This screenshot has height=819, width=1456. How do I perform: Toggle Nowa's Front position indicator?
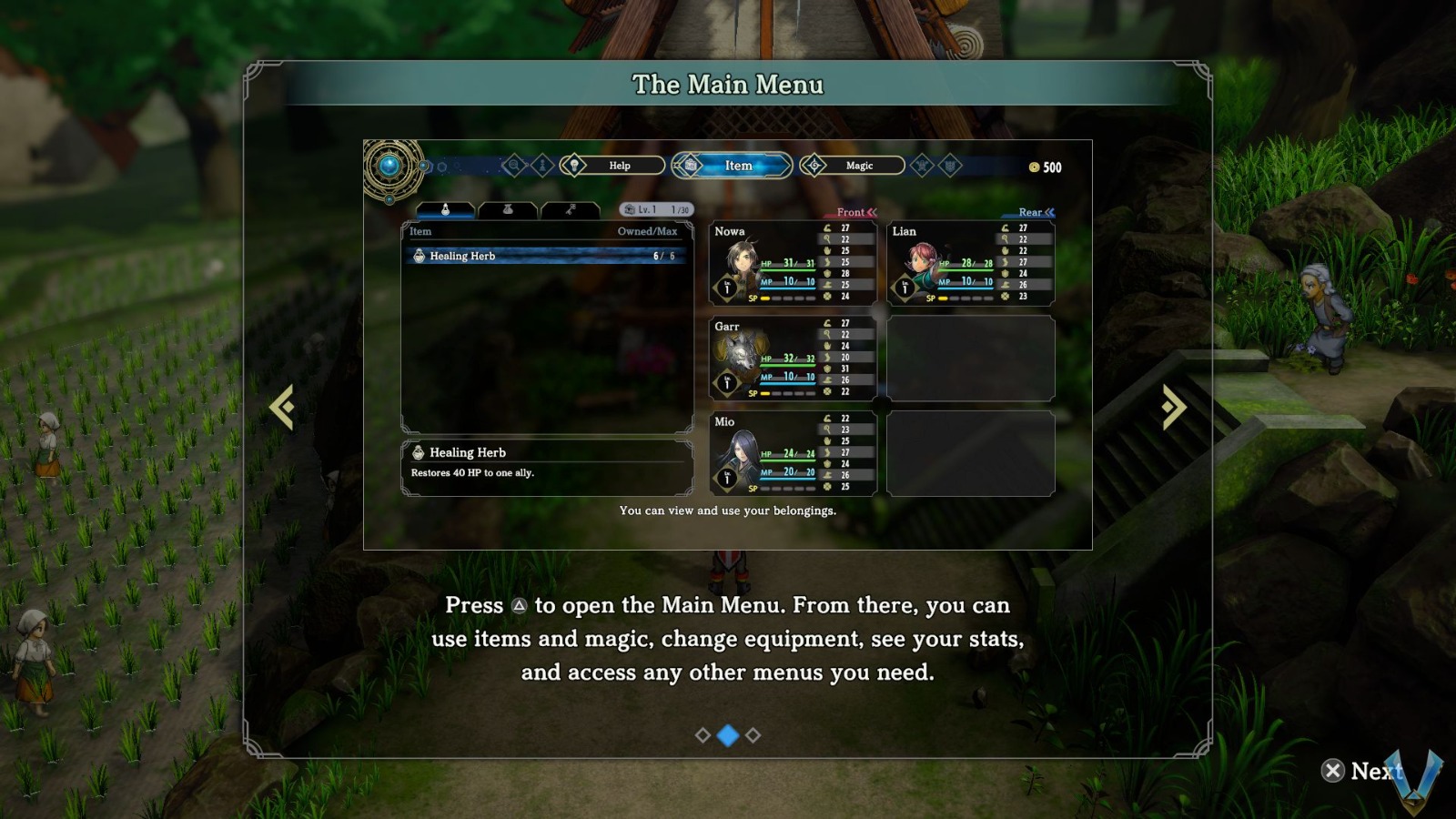tap(850, 212)
